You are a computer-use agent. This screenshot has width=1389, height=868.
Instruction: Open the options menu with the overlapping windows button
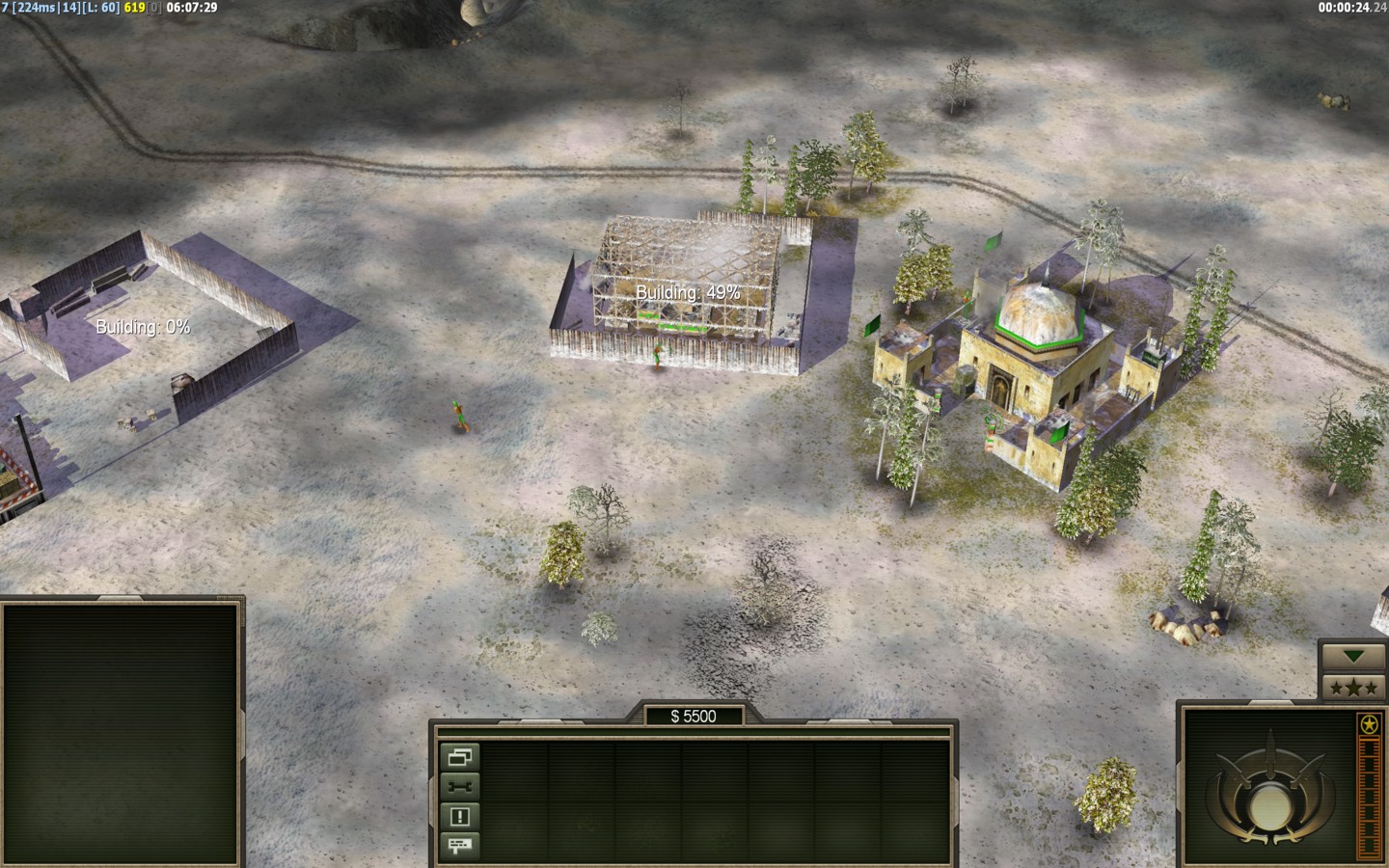coord(460,757)
